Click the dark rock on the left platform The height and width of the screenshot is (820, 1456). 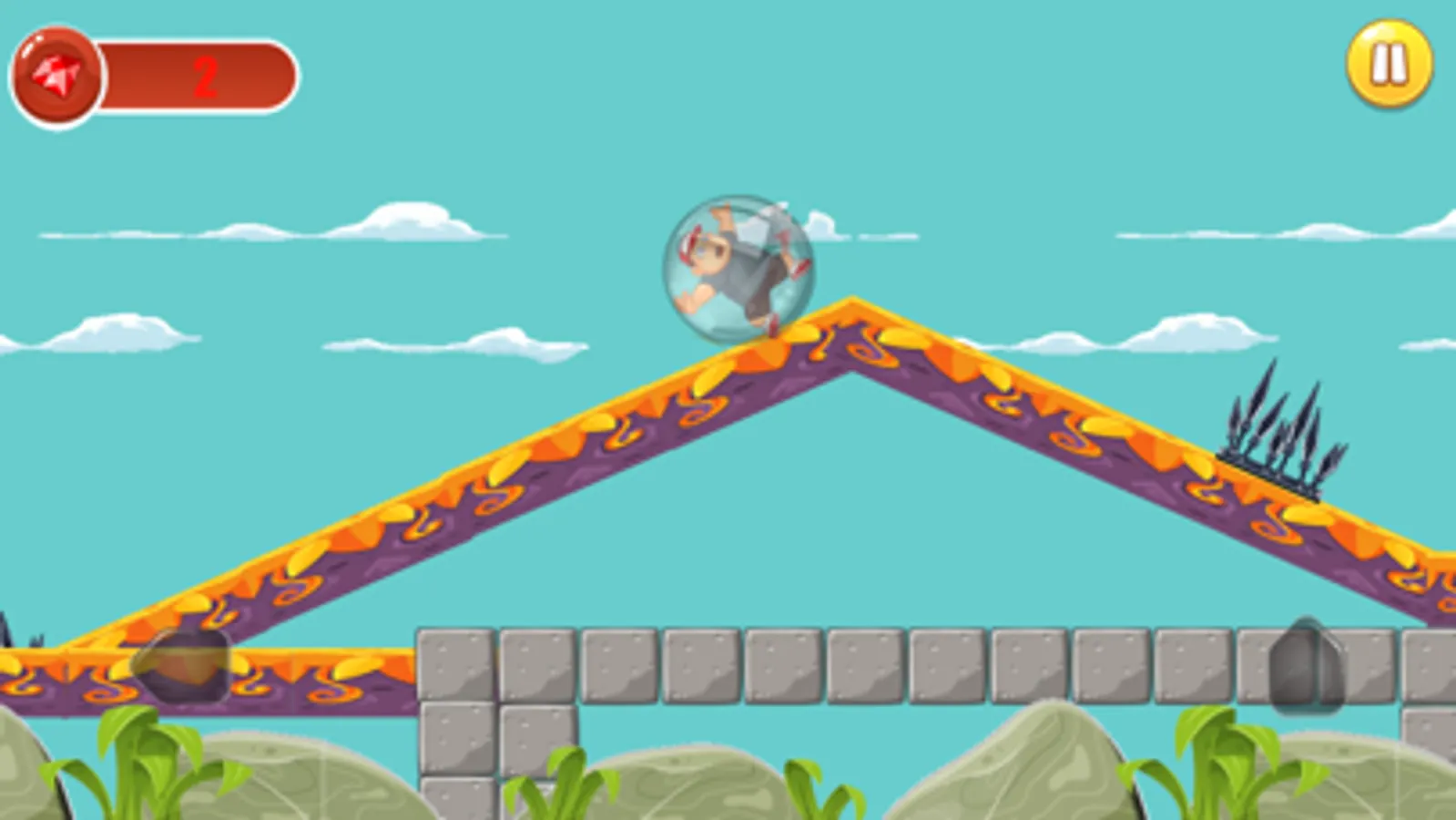[182, 665]
